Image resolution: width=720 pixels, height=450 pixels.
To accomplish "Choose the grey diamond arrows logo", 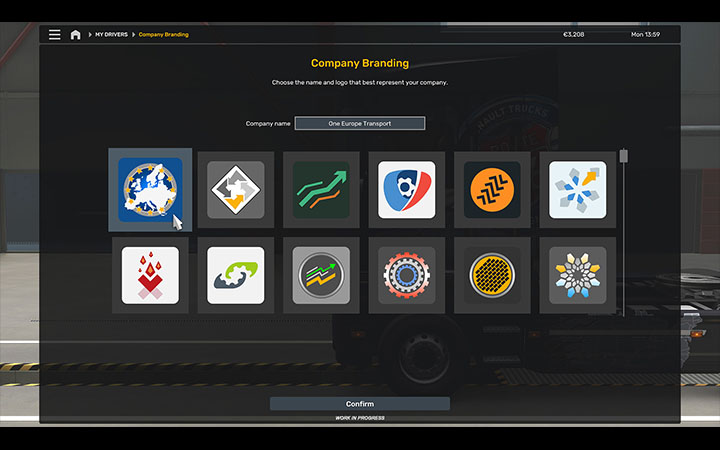I will pyautogui.click(x=235, y=189).
